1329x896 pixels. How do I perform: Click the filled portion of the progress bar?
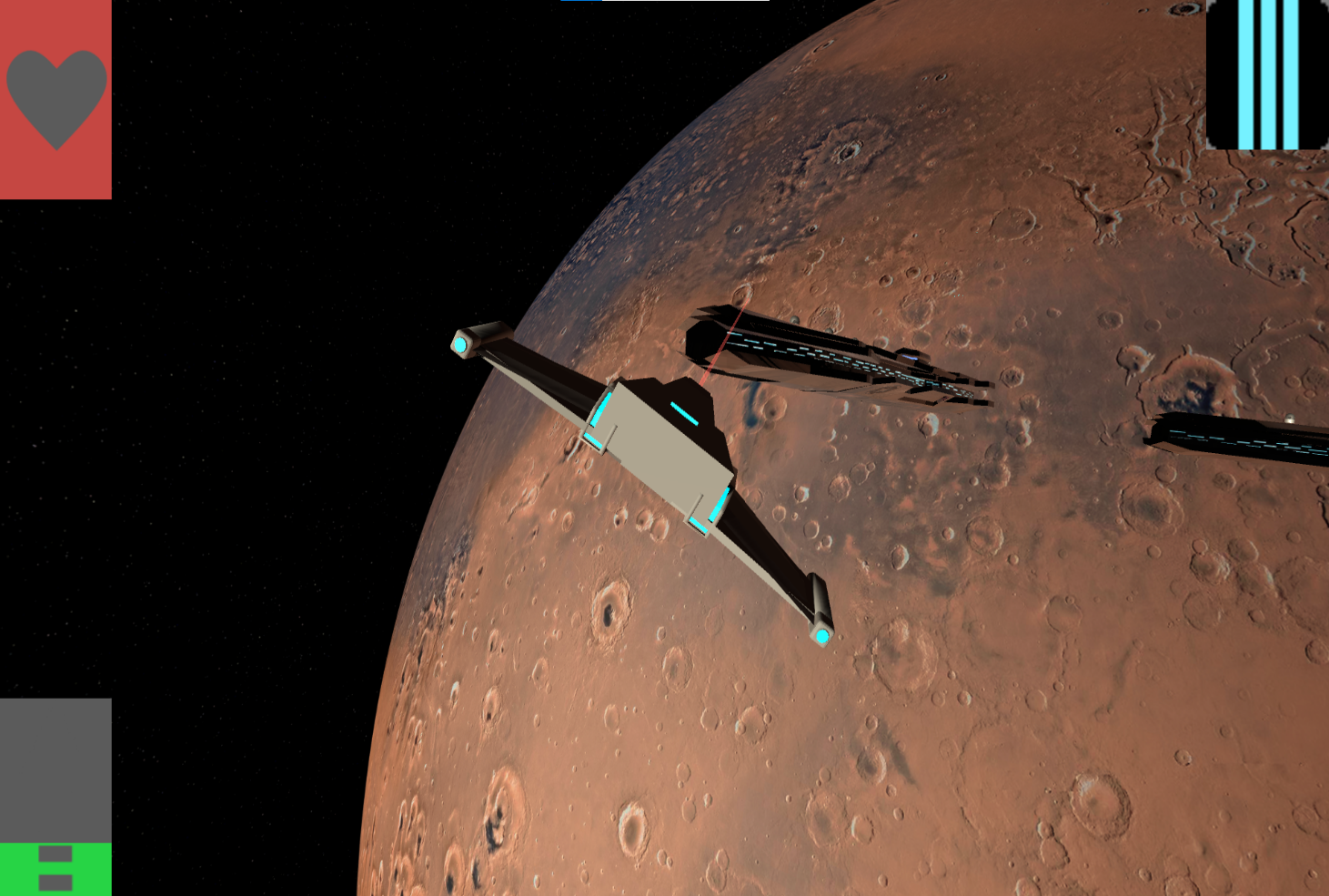pyautogui.click(x=582, y=2)
